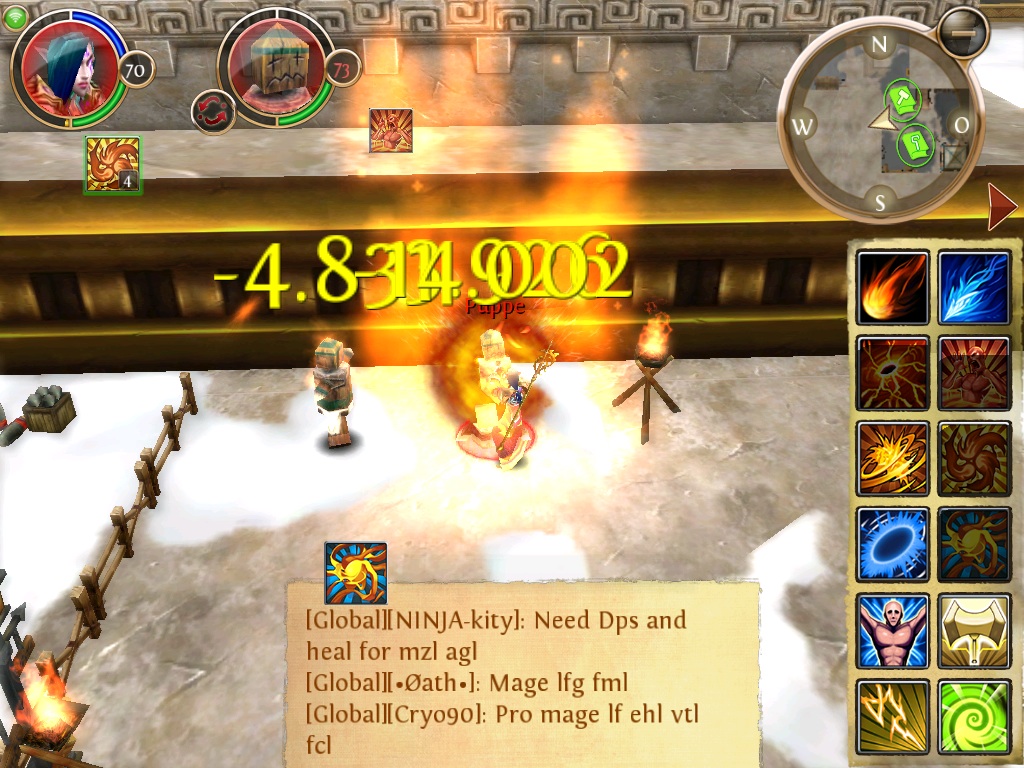This screenshot has height=768, width=1024.
Task: Activate the dark cracked-ground hole skill
Action: pyautogui.click(x=893, y=374)
